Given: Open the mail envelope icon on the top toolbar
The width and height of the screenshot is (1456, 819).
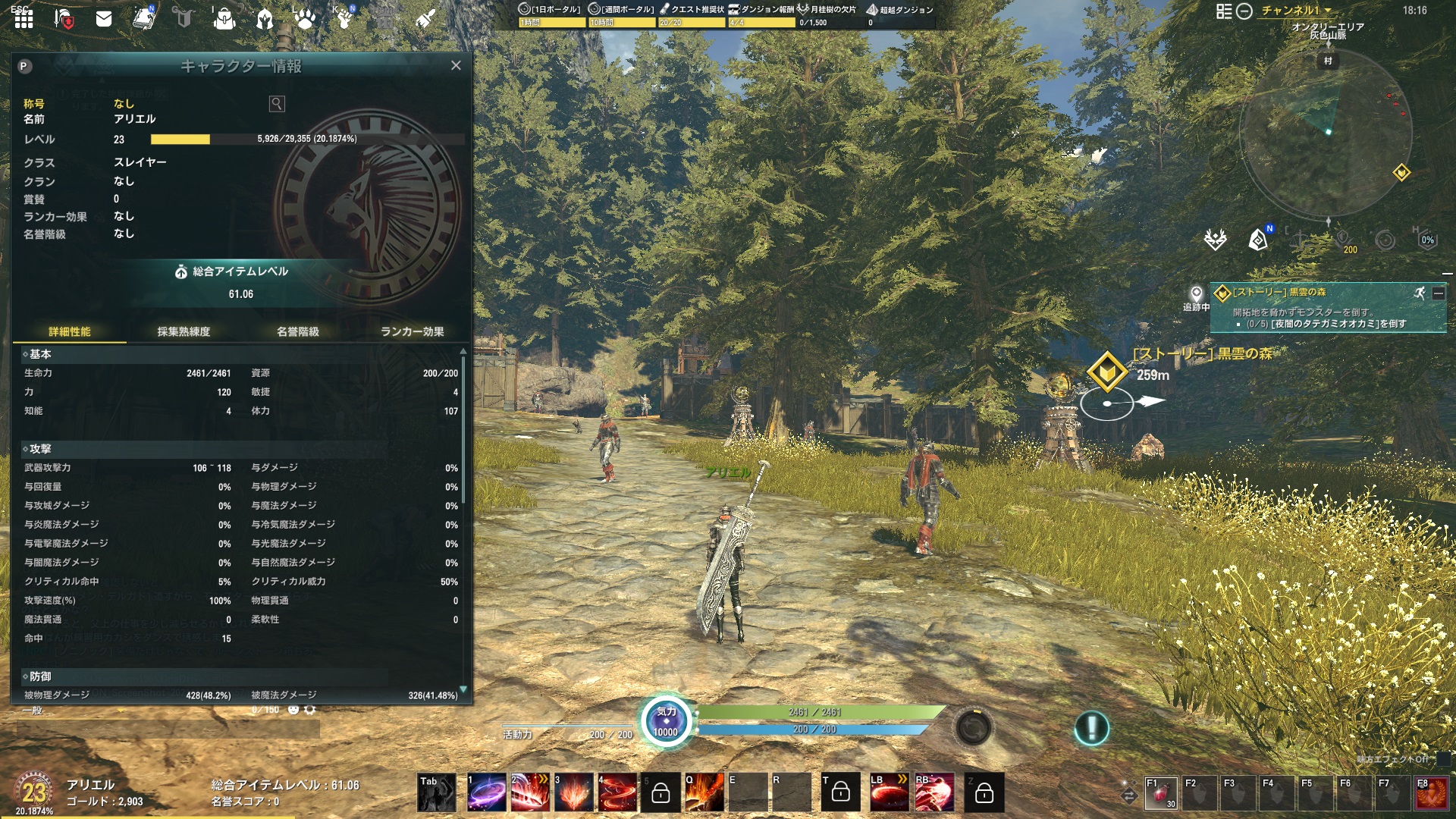Looking at the screenshot, I should click(104, 20).
